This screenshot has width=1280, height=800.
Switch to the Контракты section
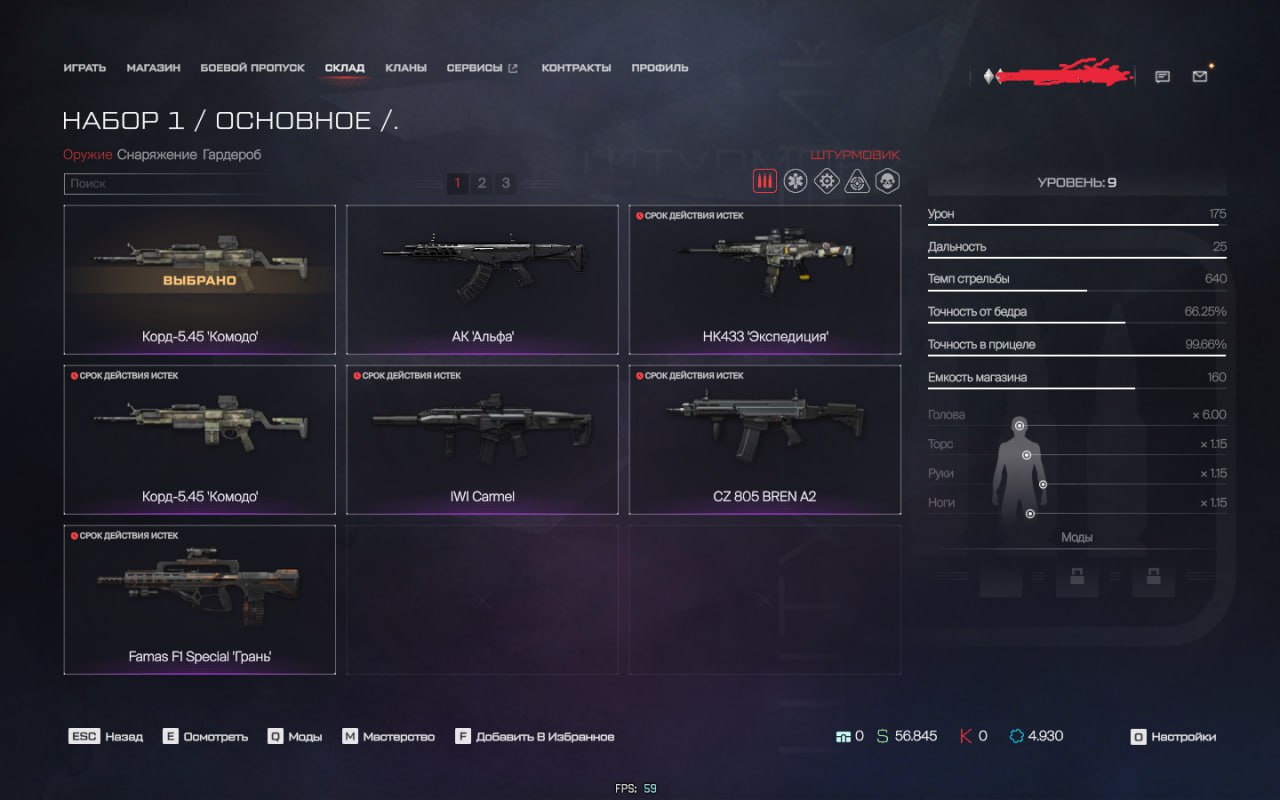coord(576,68)
